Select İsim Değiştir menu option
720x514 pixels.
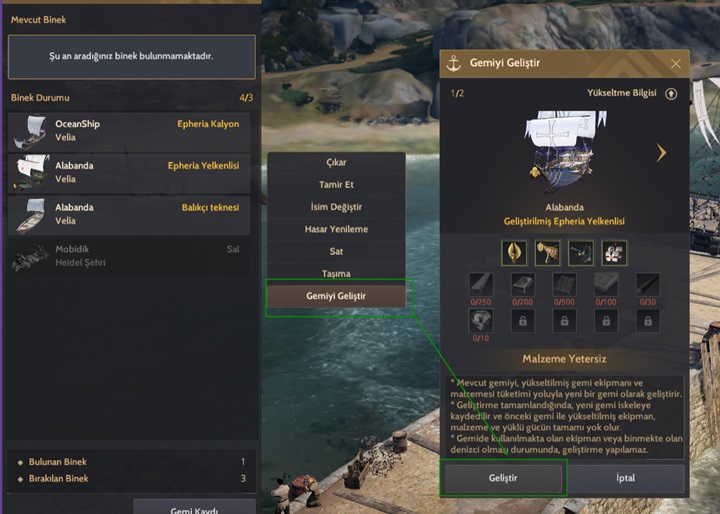tap(336, 207)
